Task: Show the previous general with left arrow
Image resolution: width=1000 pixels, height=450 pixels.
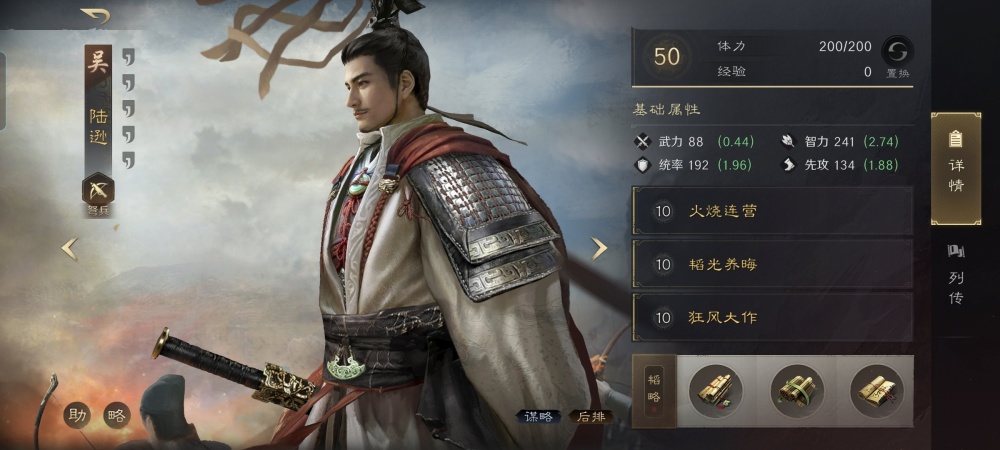Action: (x=69, y=248)
